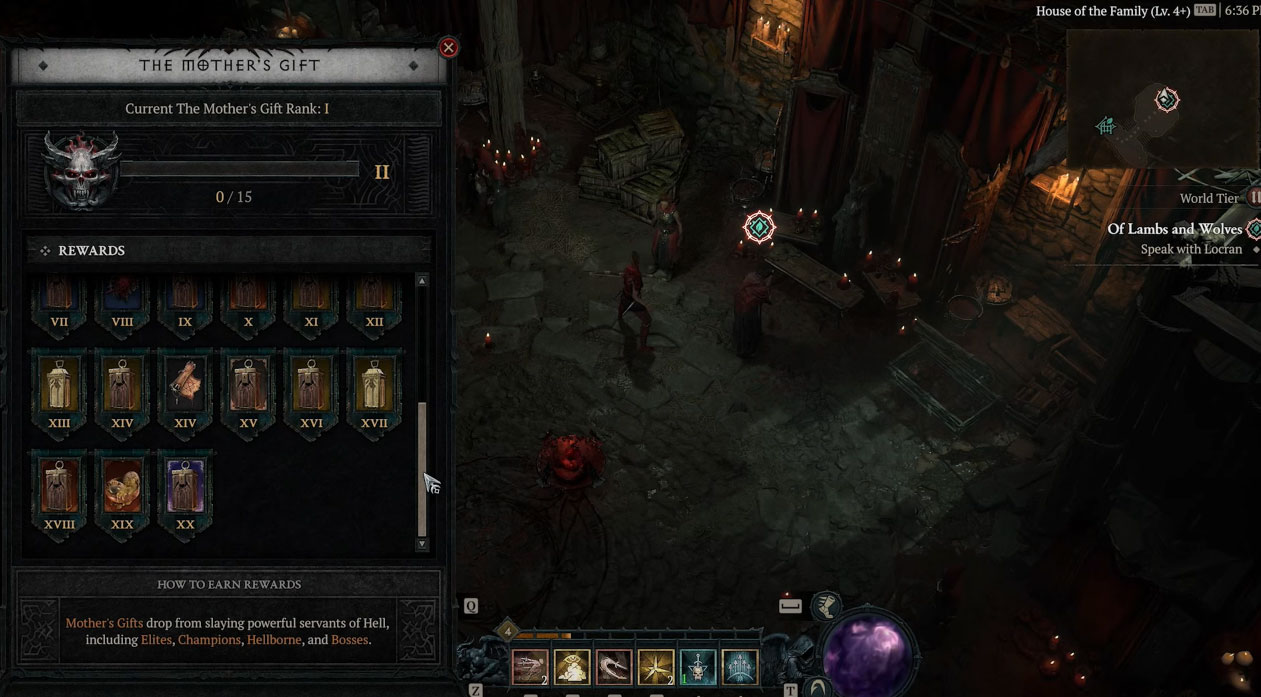
Task: Select the rank XIX gold pile reward
Action: point(122,484)
